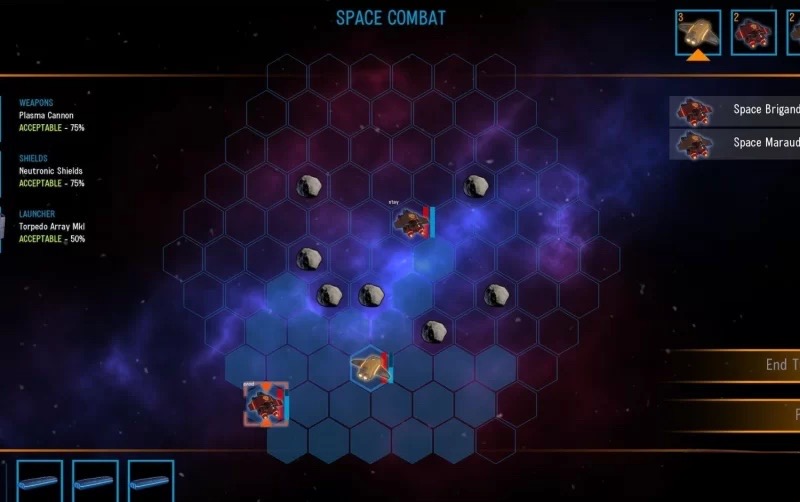Select the gold player ship on the grid
This screenshot has height=502, width=800.
[369, 367]
